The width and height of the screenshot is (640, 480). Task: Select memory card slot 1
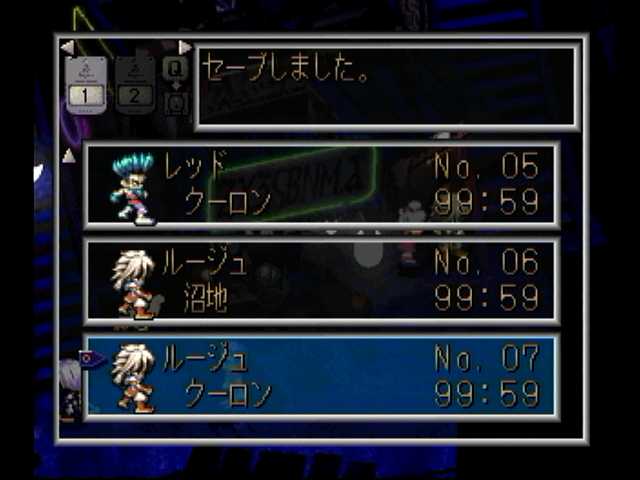coord(85,85)
